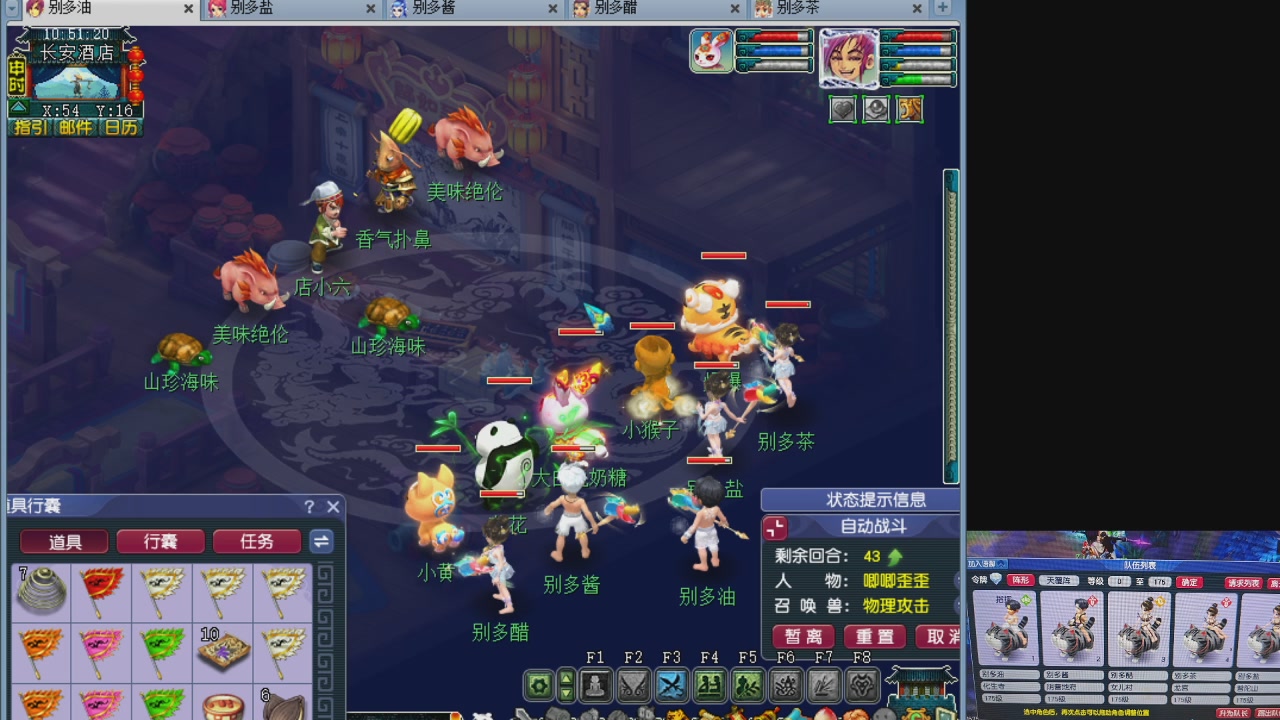Click the item-sort swap icon beside inventory tabs
The width and height of the screenshot is (1280, 720).
click(x=321, y=541)
